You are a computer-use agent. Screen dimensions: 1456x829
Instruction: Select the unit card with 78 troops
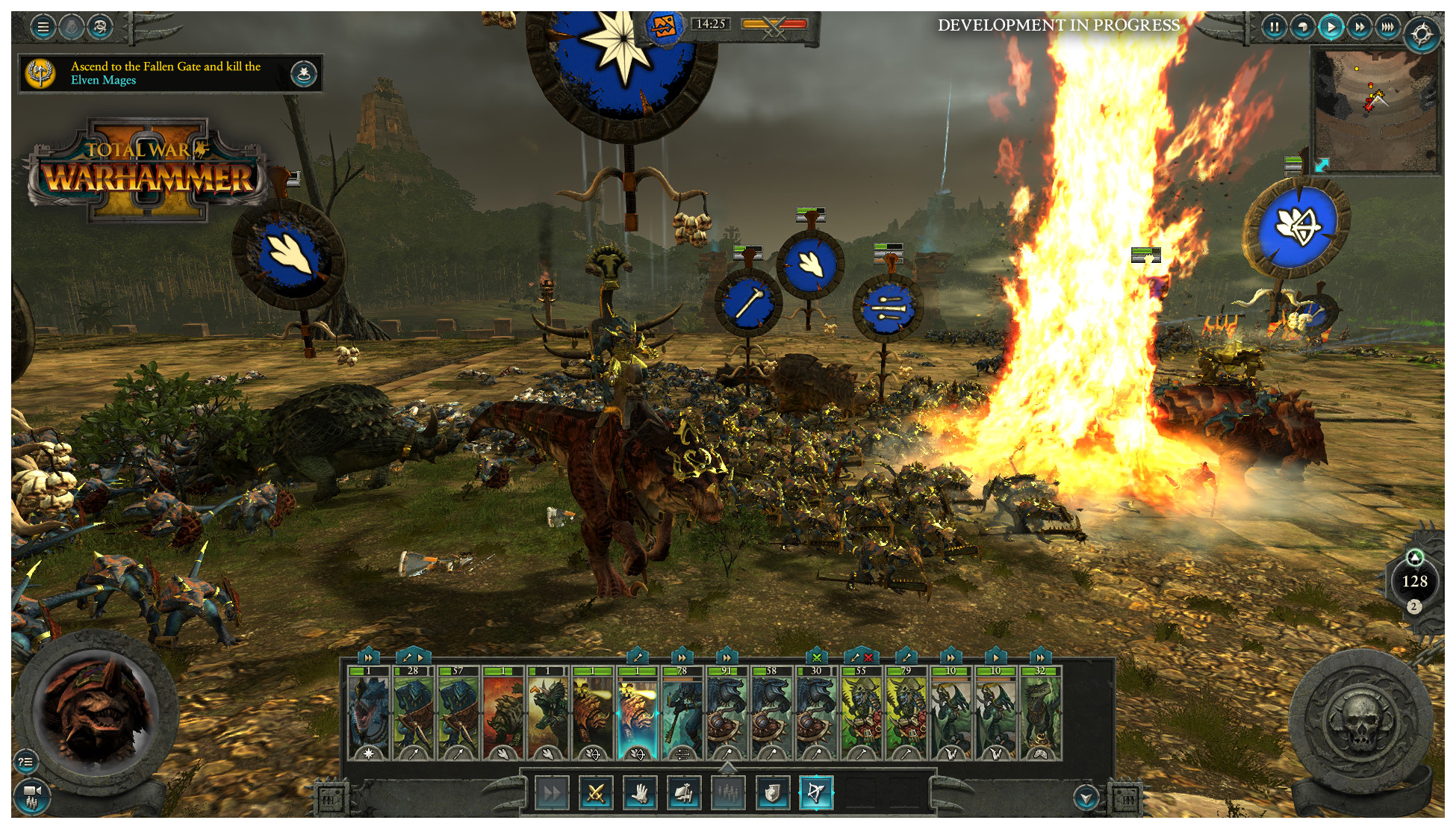(682, 713)
